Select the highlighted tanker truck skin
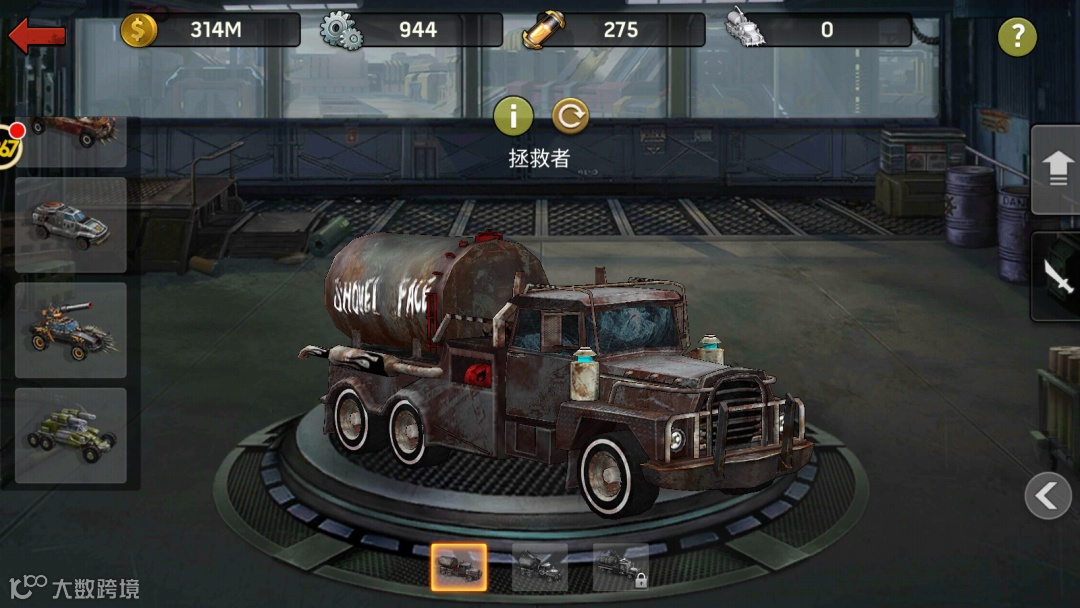Screen dimensions: 1080x608 [459, 567]
